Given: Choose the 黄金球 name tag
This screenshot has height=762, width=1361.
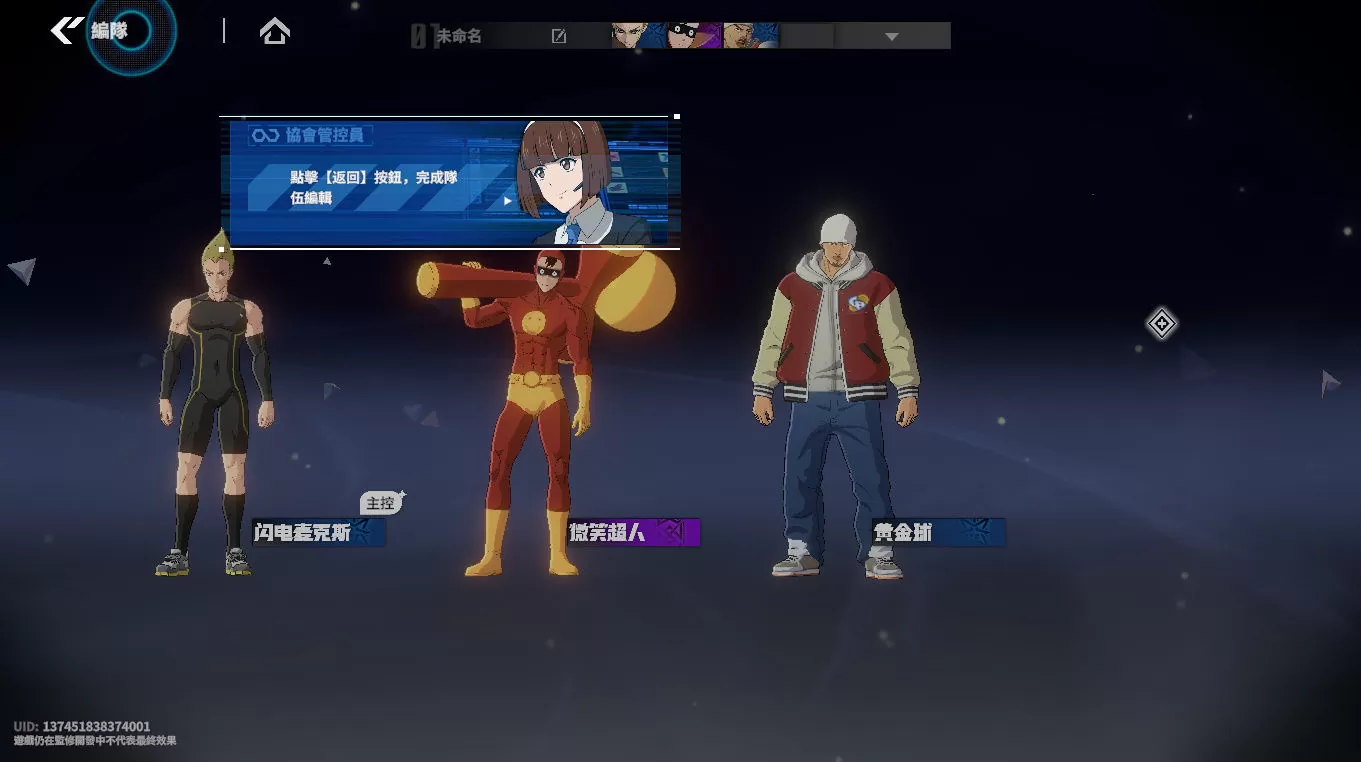Looking at the screenshot, I should (x=937, y=533).
